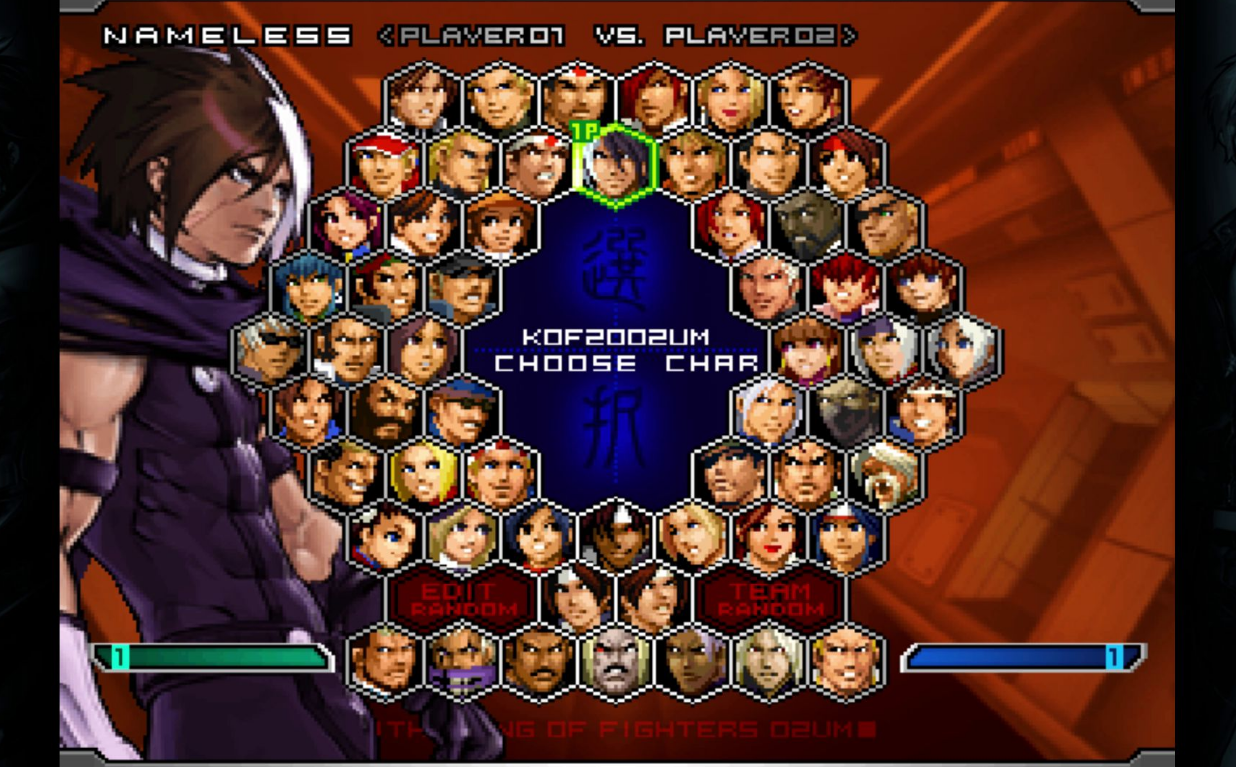Select the EDIT RANDOM tile
The height and width of the screenshot is (767, 1236).
coord(461,598)
